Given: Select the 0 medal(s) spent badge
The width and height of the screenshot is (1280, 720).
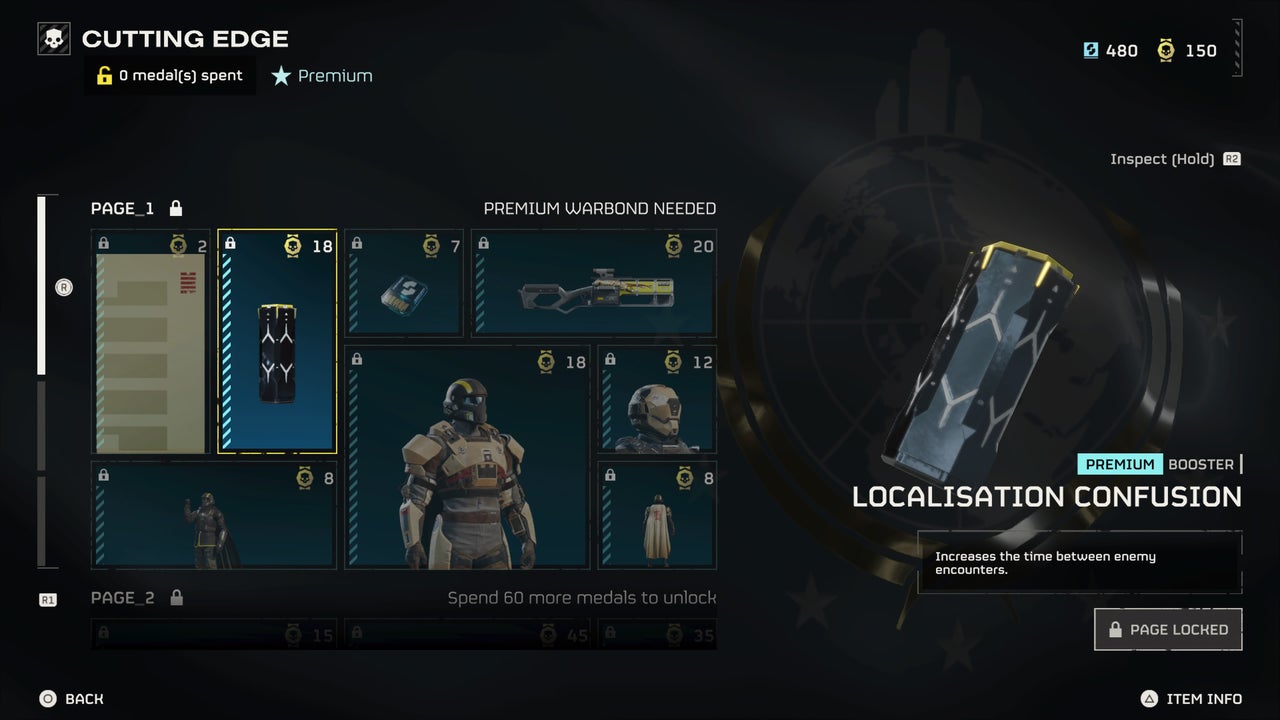Looking at the screenshot, I should point(170,75).
